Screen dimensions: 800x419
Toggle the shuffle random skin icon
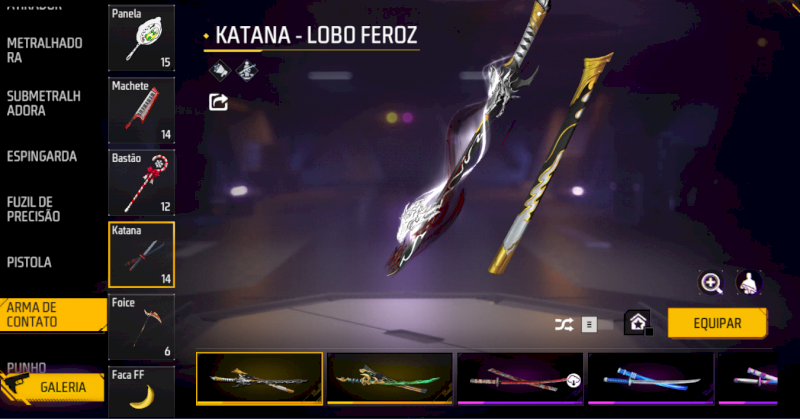coord(564,324)
